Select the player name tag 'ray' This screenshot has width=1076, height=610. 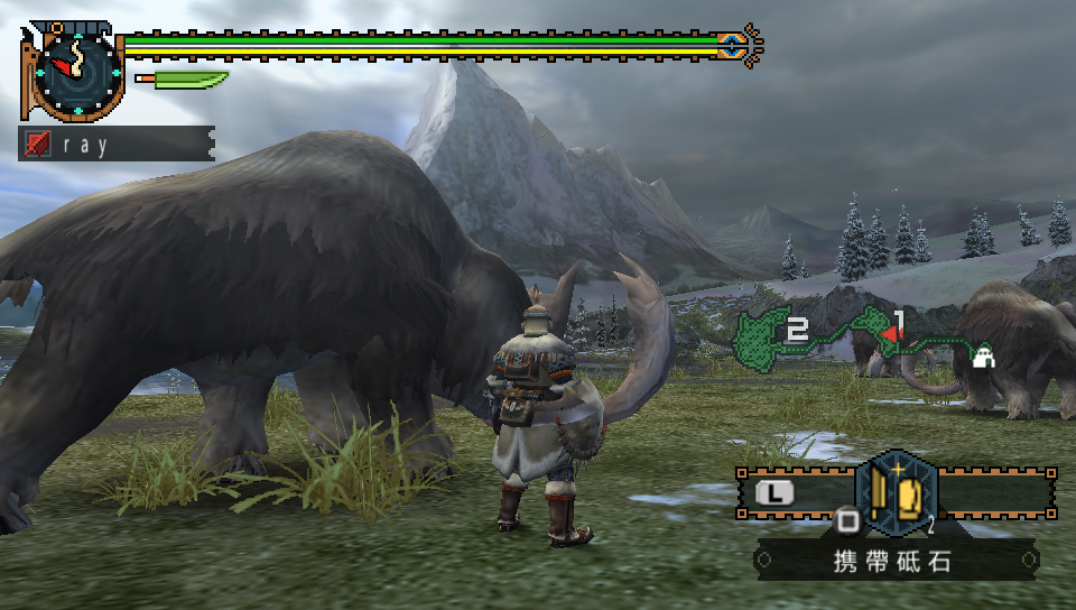point(116,144)
